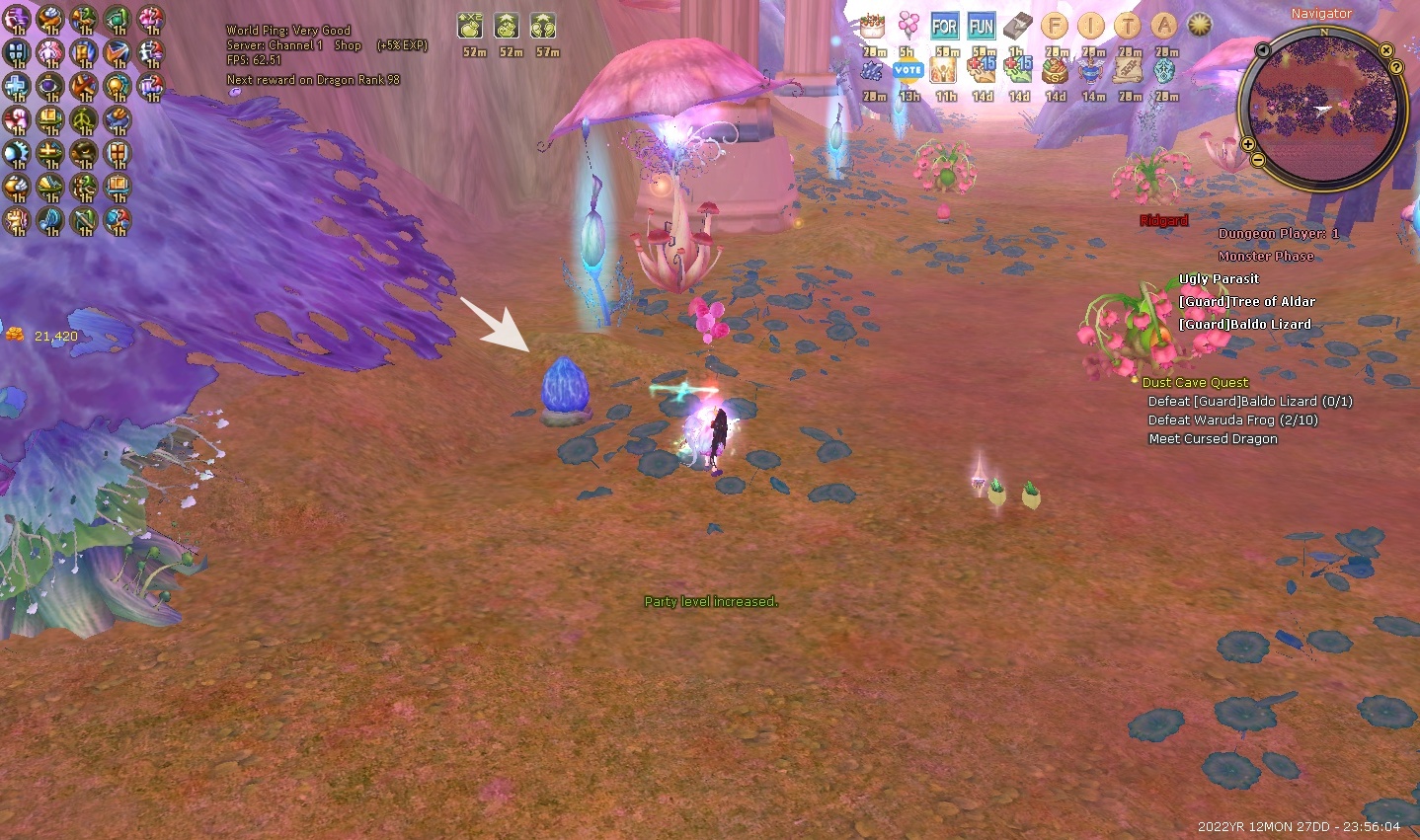Zoom out the Navigator minimap
This screenshot has height=840, width=1420.
[x=1258, y=159]
